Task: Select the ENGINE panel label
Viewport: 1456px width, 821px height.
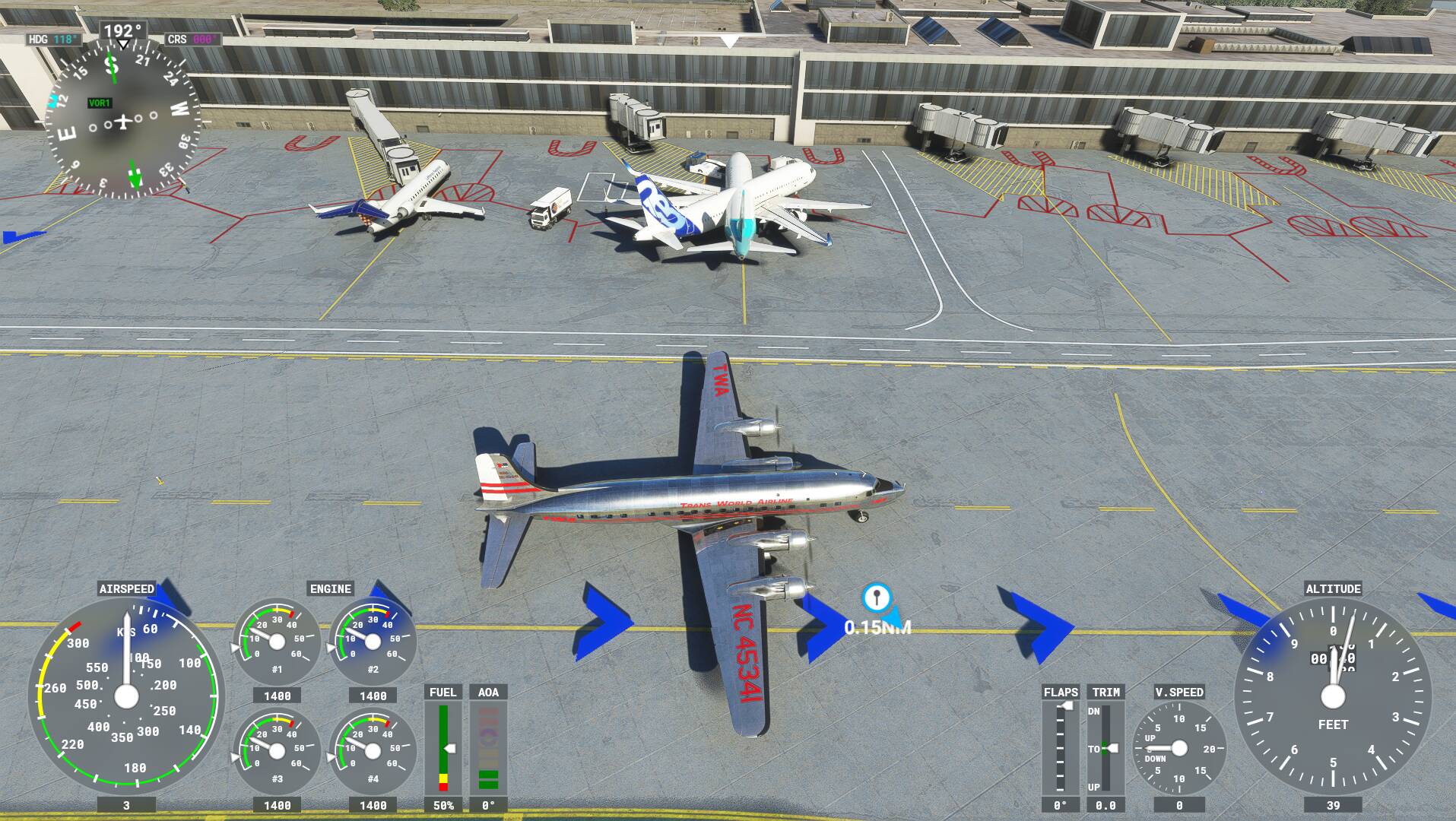Action: 329,588
